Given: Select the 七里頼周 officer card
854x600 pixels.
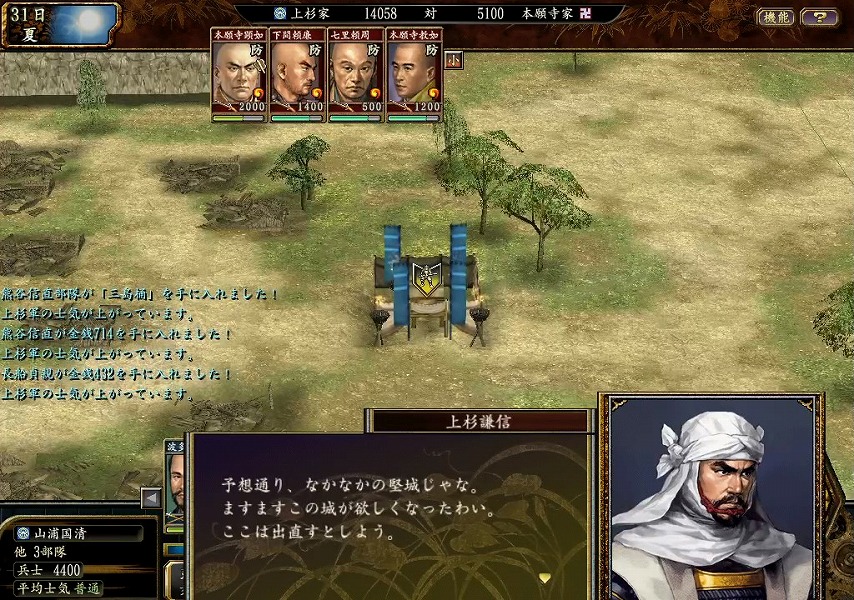Looking at the screenshot, I should pyautogui.click(x=356, y=76).
